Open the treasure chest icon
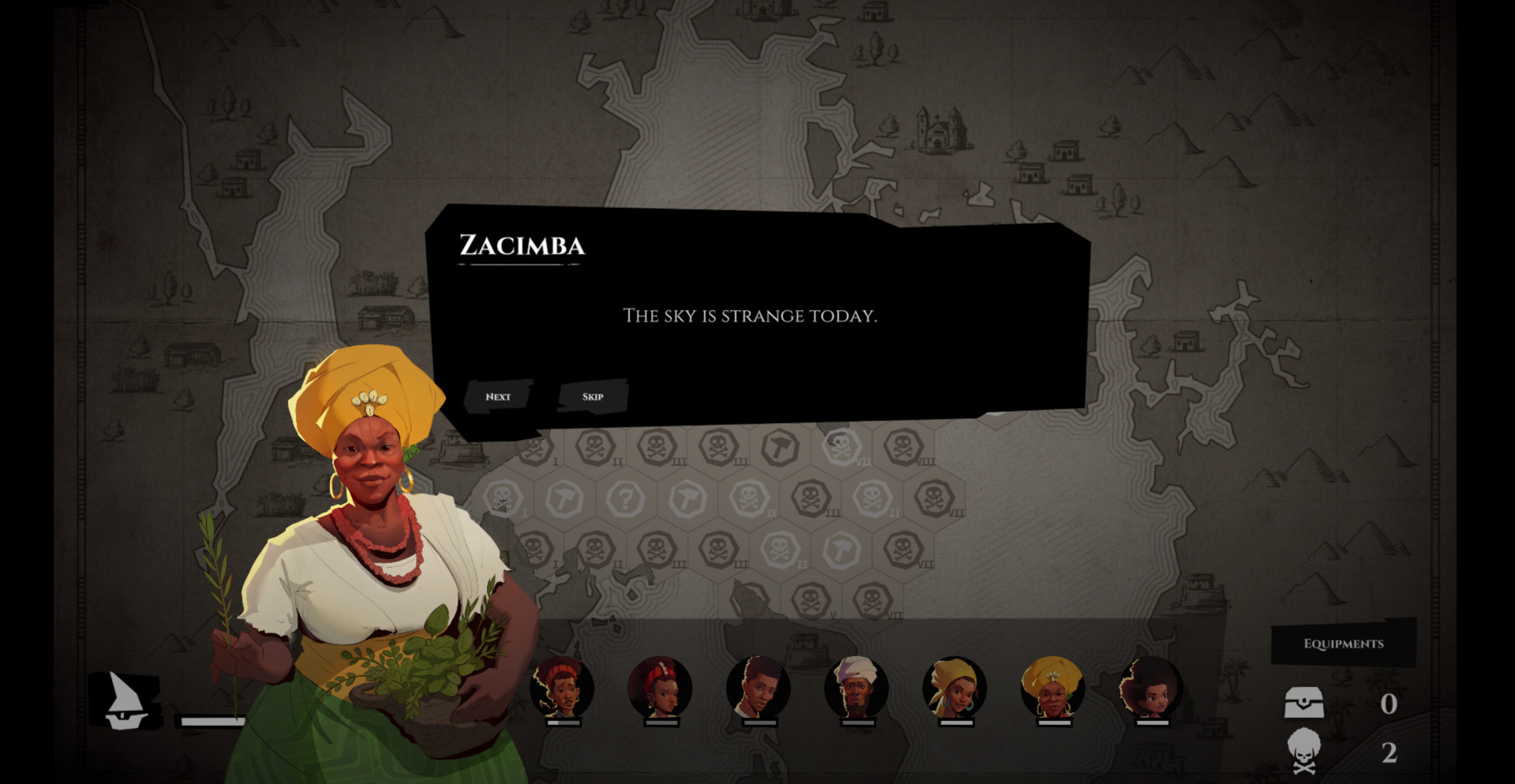This screenshot has height=784, width=1515. point(1304,702)
